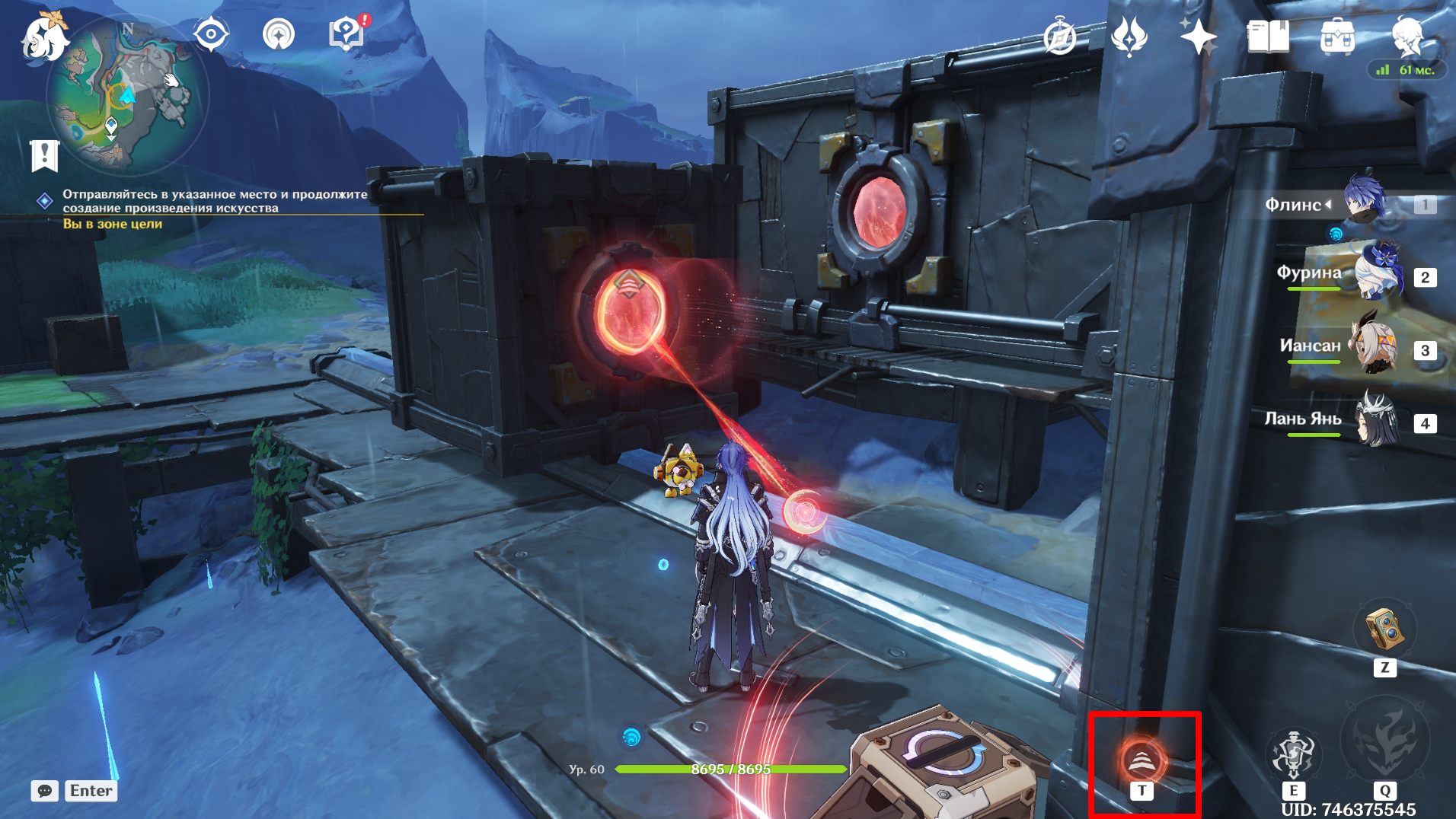The image size is (1456, 819).
Task: Select Иансан from the party list
Action: [1375, 348]
